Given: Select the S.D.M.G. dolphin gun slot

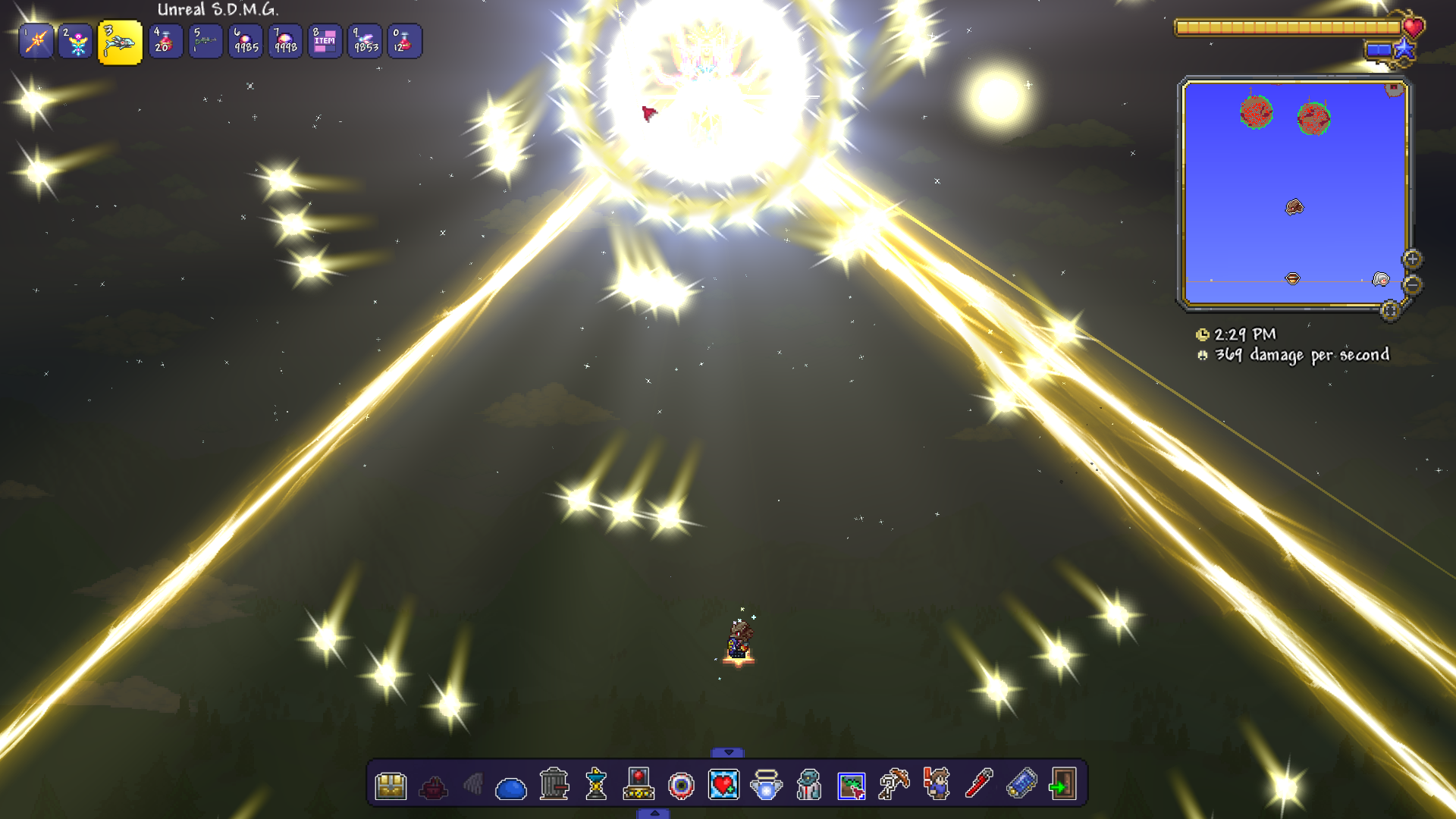Looking at the screenshot, I should [x=120, y=42].
